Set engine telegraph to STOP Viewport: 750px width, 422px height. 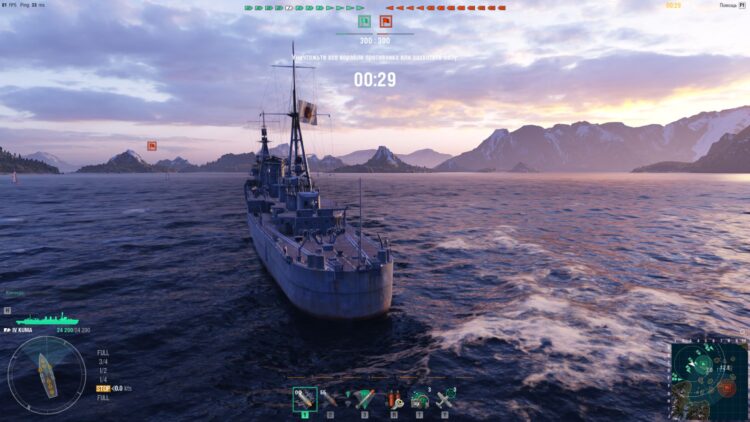[102, 388]
